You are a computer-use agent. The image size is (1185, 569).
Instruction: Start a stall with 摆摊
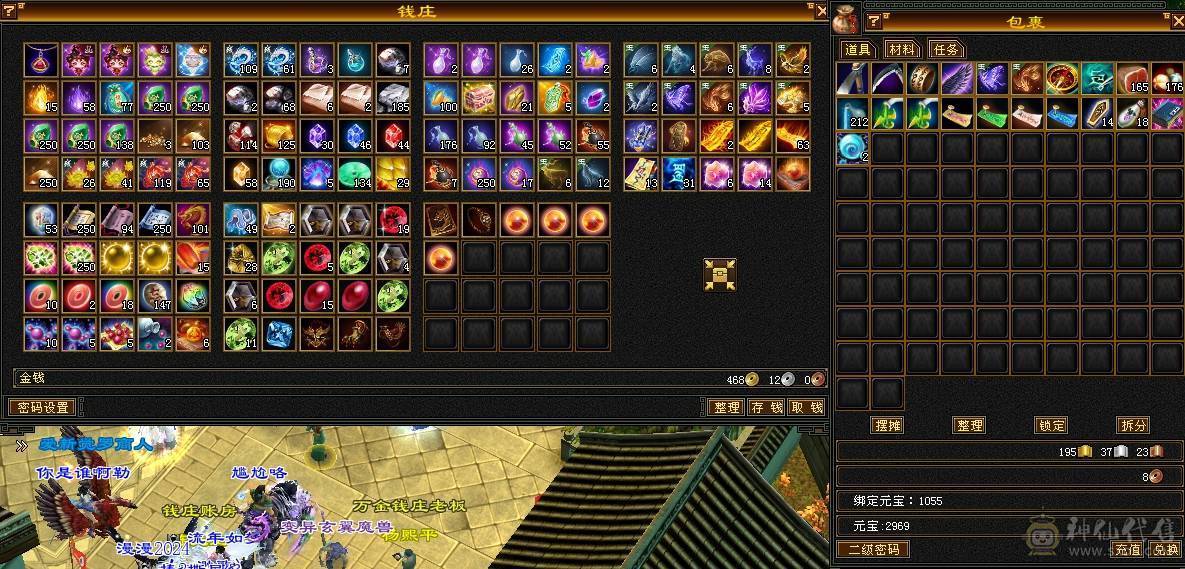pyautogui.click(x=887, y=425)
